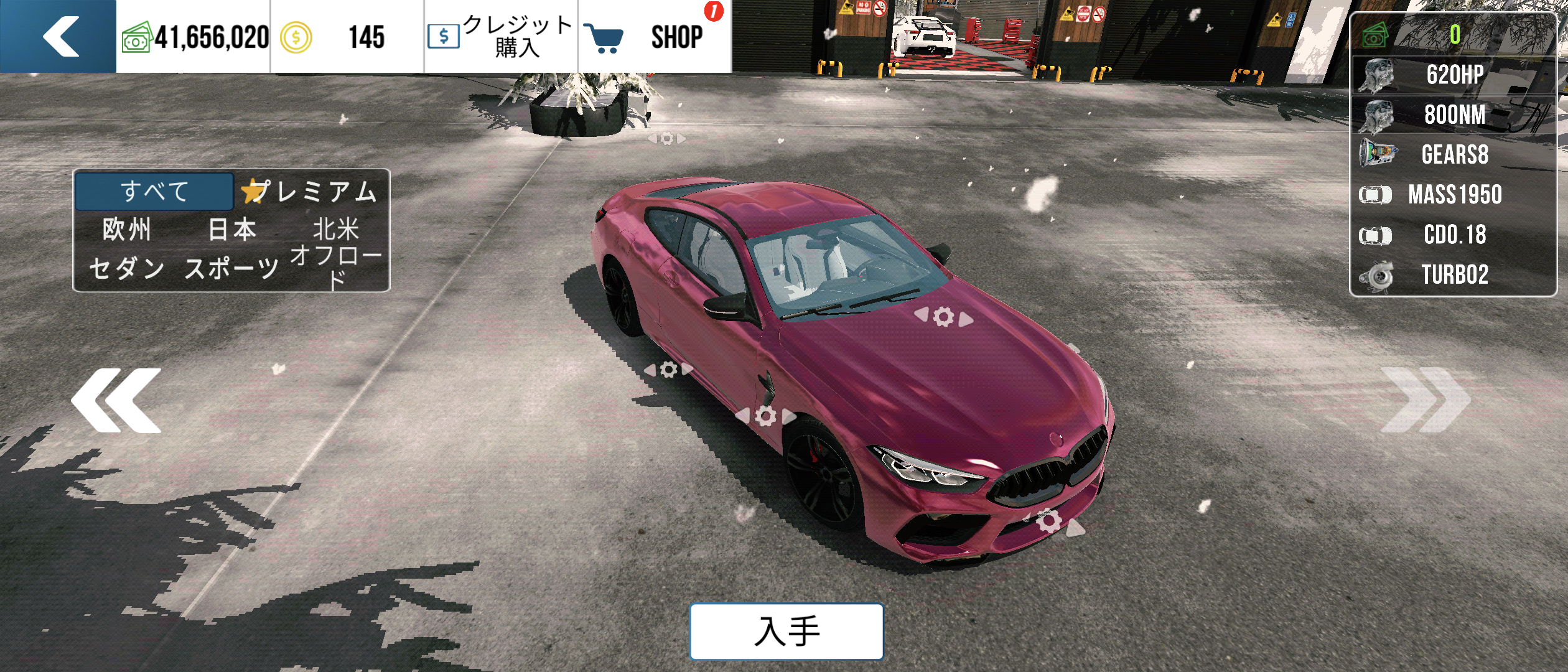
Task: Filter cars by 欧州
Action: pyautogui.click(x=127, y=230)
